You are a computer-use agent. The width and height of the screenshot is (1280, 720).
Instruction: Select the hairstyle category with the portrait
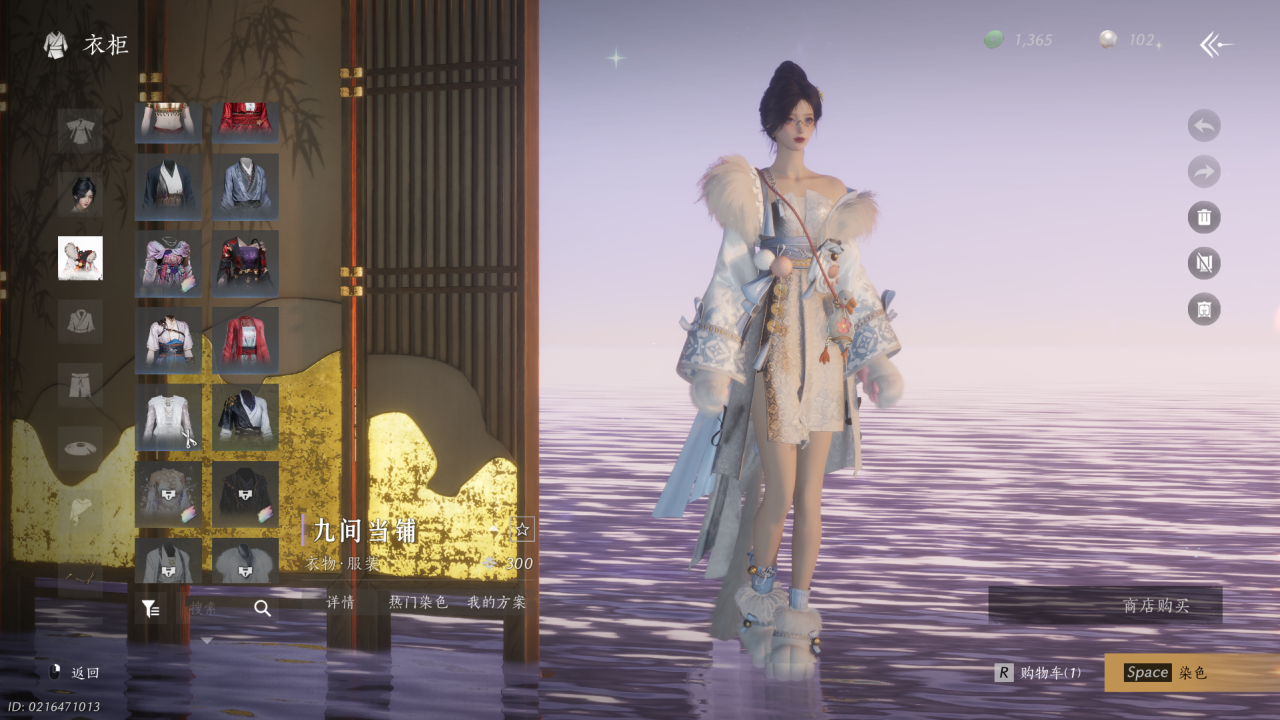pyautogui.click(x=80, y=194)
